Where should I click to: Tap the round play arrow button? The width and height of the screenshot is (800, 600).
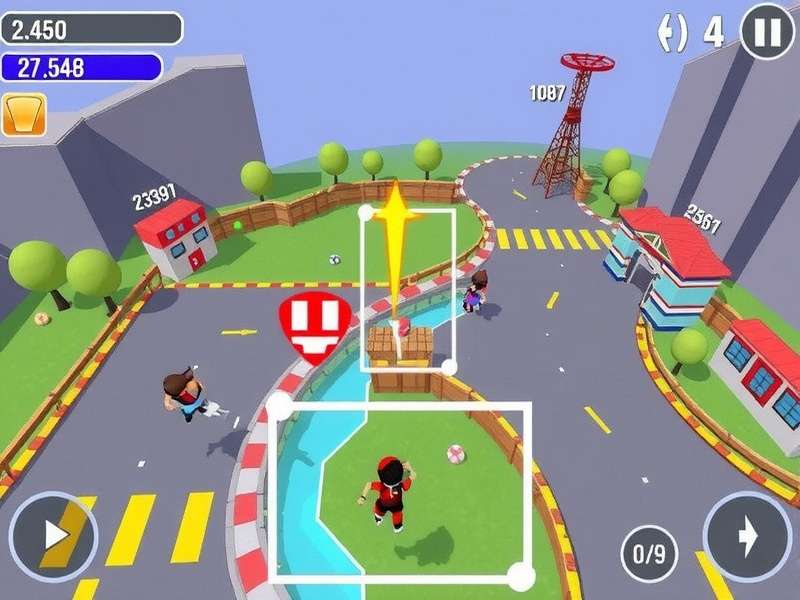52,537
